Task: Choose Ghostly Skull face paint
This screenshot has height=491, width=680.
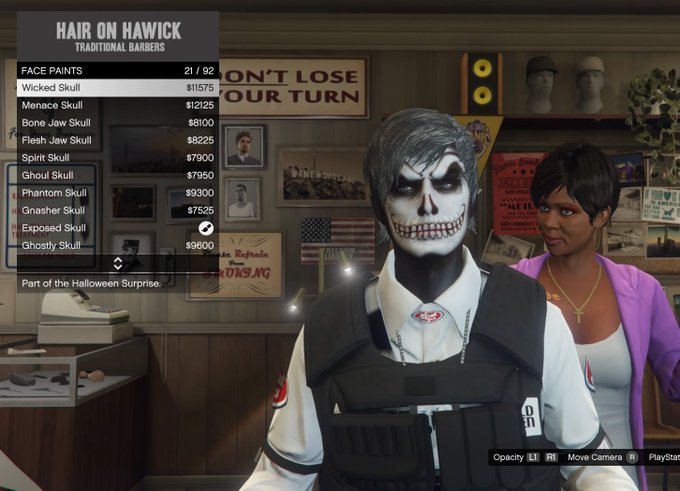Action: point(117,246)
